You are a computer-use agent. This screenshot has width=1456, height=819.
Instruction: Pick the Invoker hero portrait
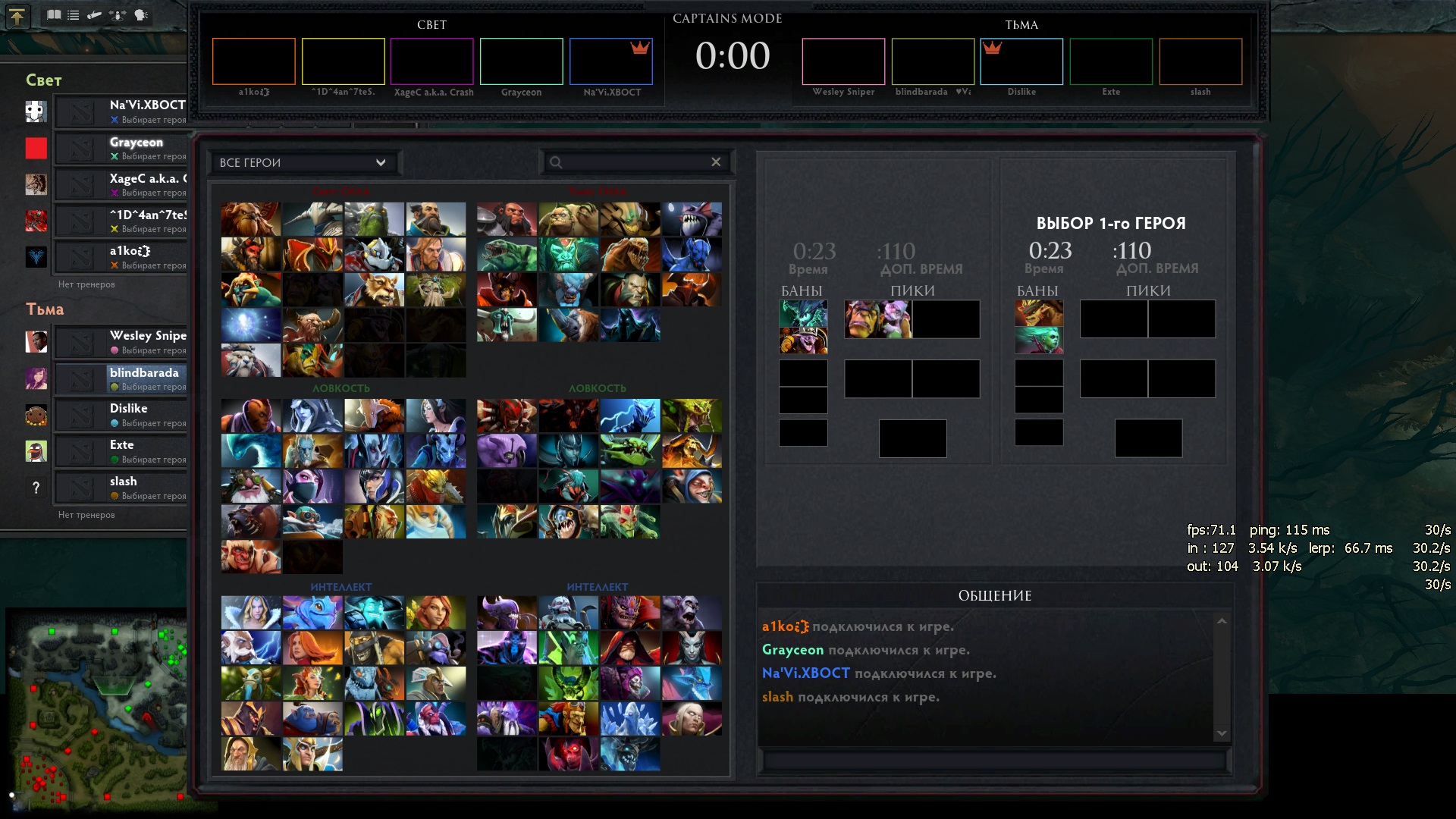[691, 719]
